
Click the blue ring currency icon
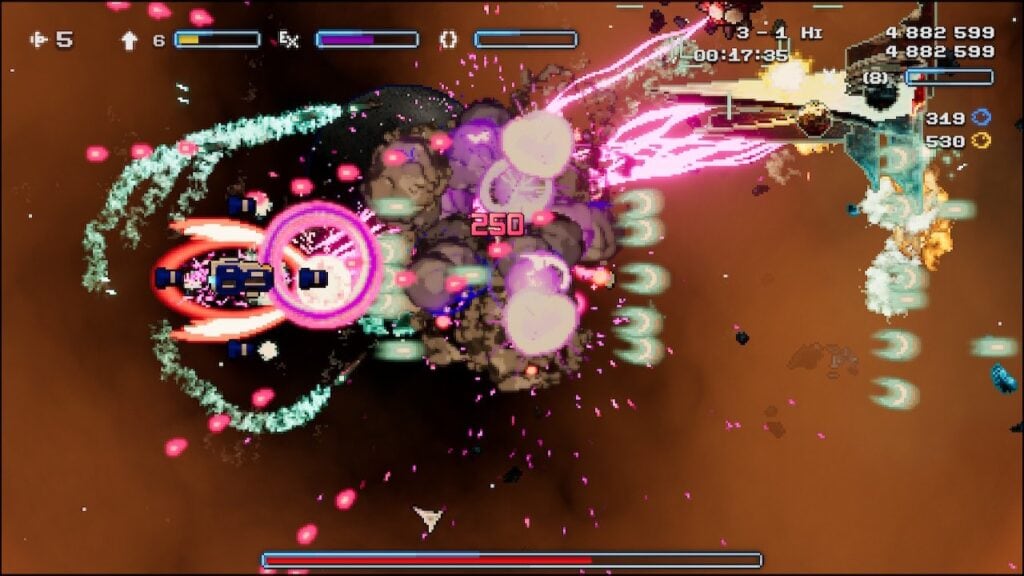coord(981,118)
